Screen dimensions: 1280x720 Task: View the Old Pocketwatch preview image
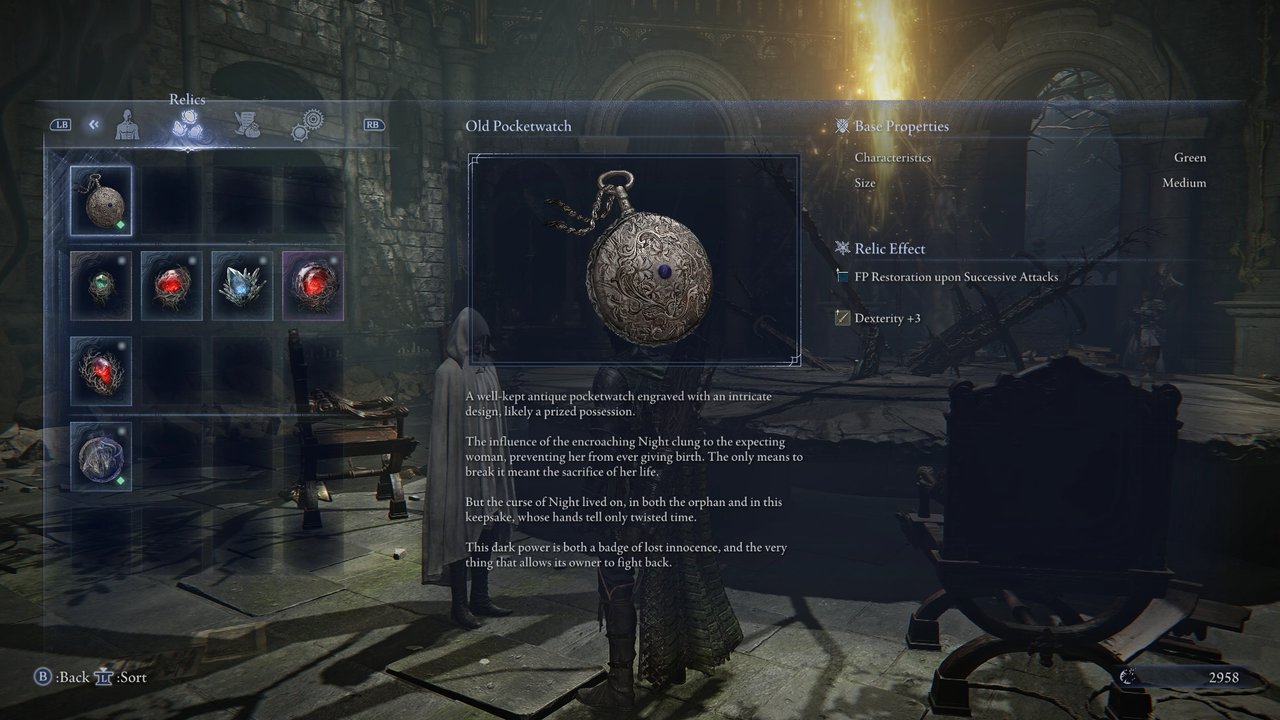point(634,260)
